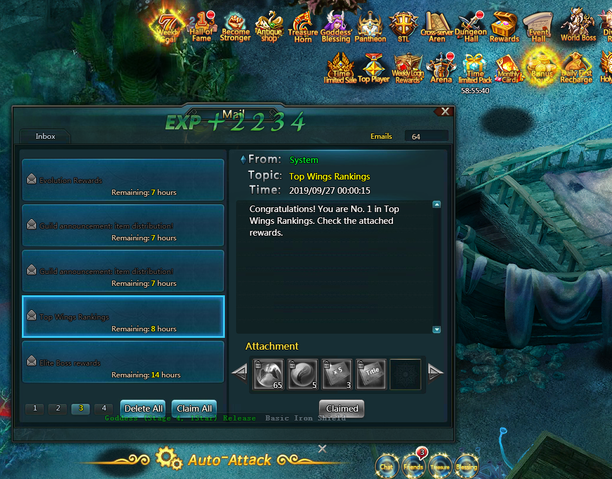
Task: Open the Arena icon
Action: point(441,68)
